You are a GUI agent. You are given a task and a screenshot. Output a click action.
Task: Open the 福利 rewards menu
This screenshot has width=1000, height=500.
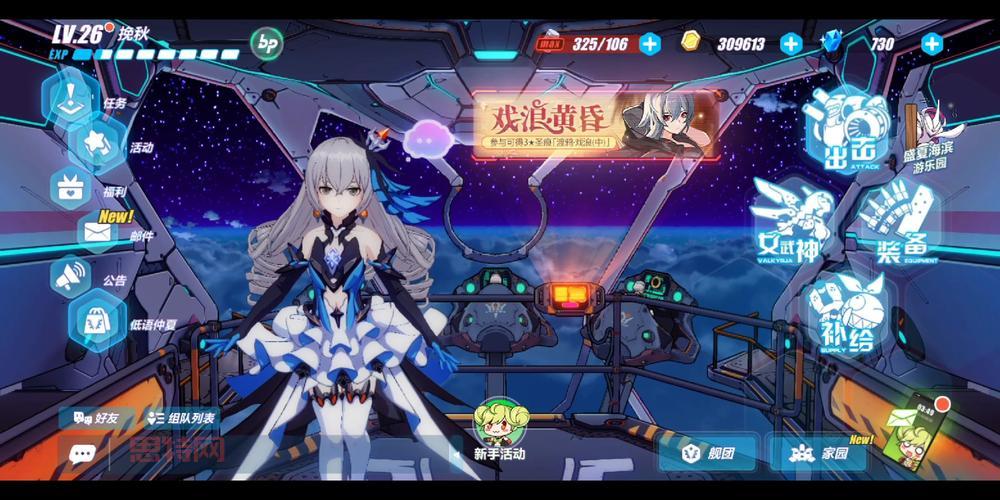click(x=72, y=188)
